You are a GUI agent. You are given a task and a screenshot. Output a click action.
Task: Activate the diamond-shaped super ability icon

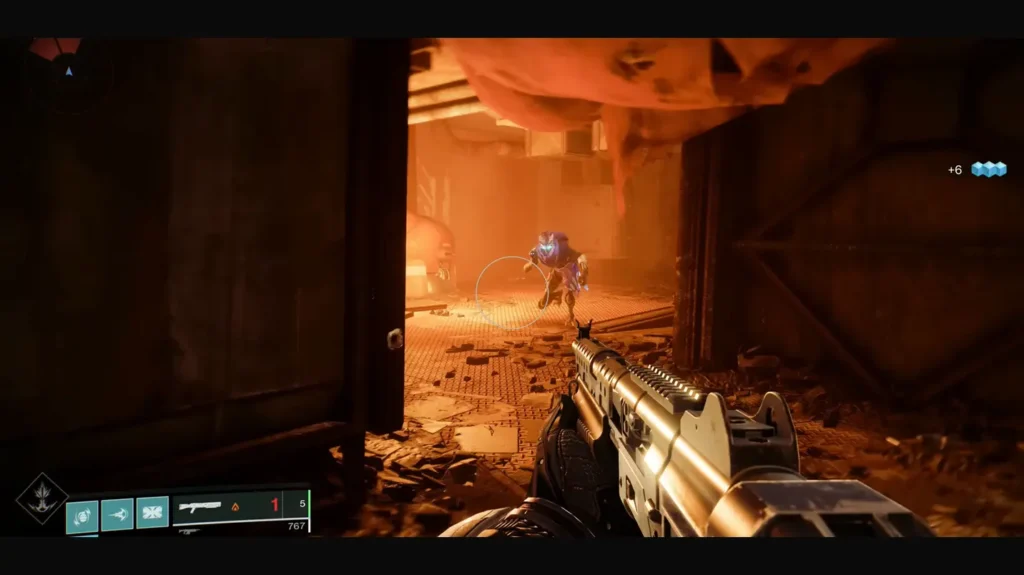[42, 498]
